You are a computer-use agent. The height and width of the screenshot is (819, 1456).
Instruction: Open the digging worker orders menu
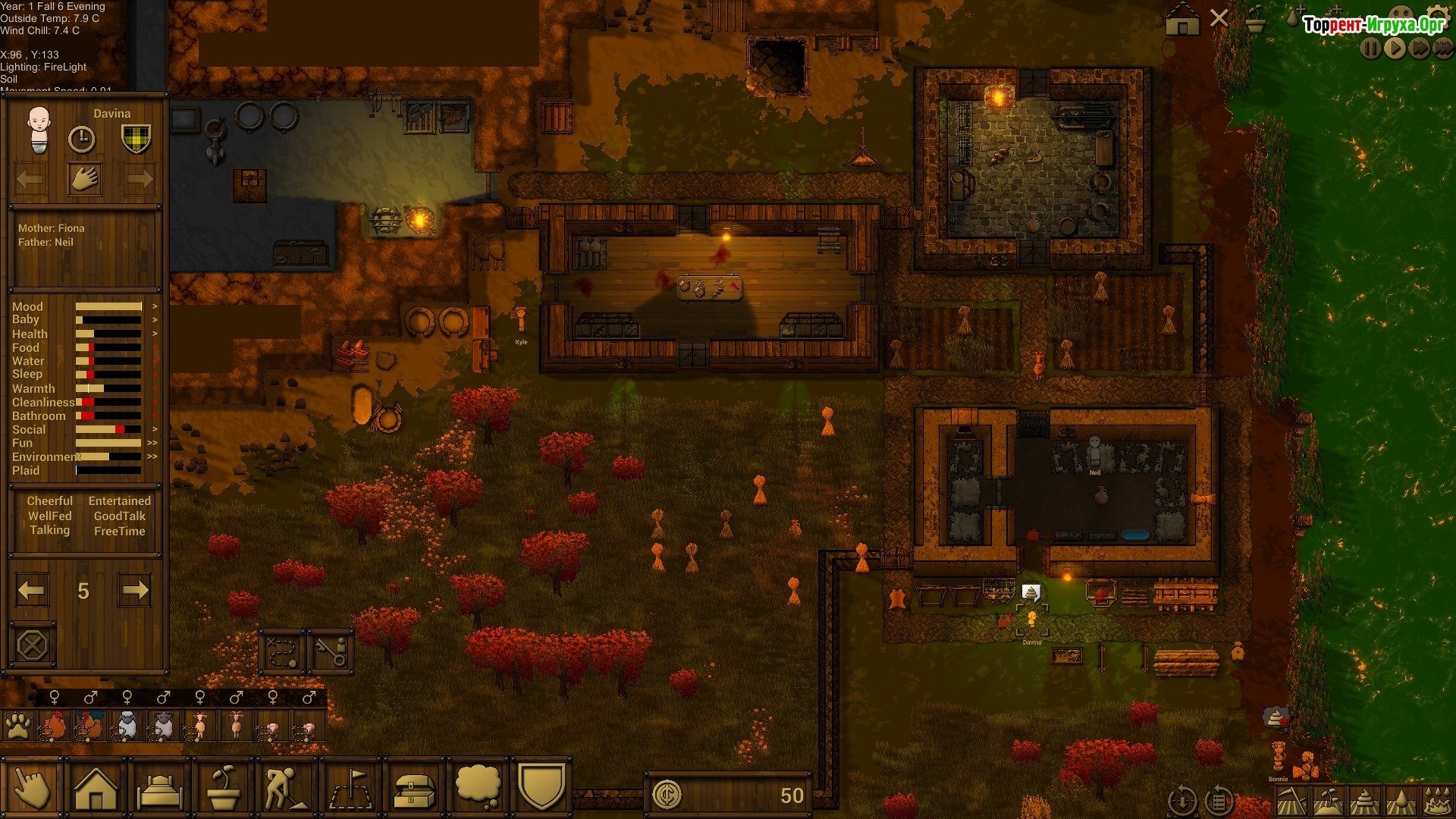(x=286, y=789)
